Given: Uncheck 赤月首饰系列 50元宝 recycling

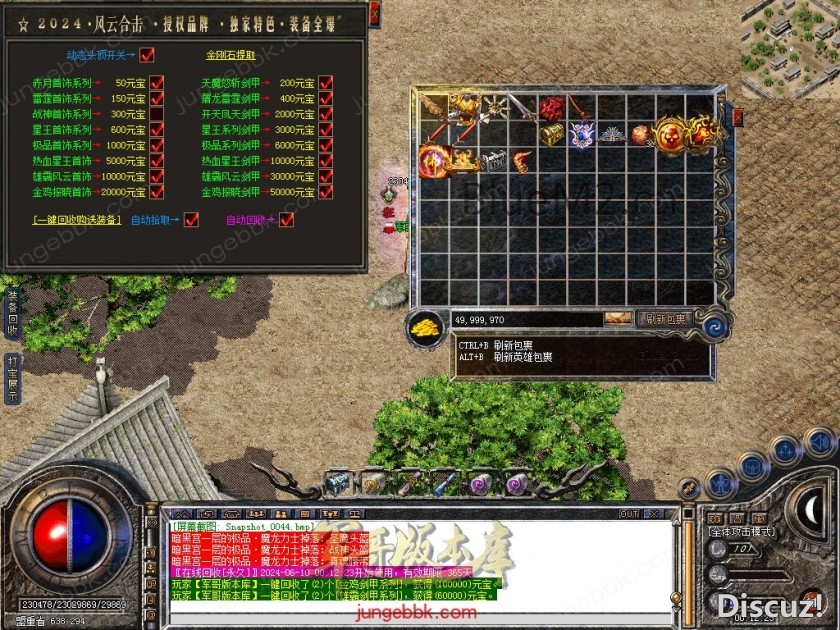Looking at the screenshot, I should click(156, 83).
